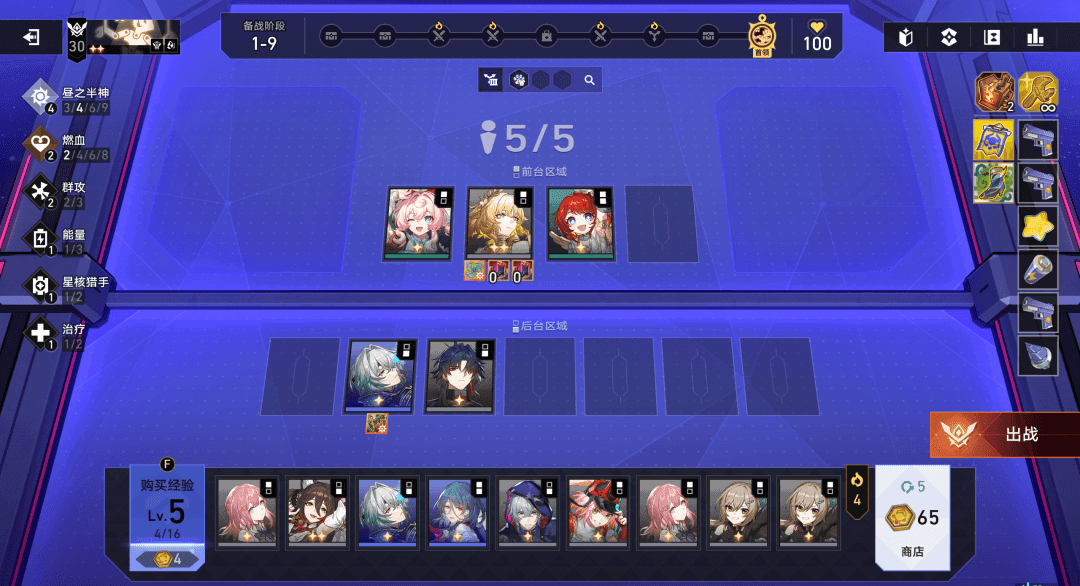Select the golden wrench infinity item

(x=1038, y=92)
